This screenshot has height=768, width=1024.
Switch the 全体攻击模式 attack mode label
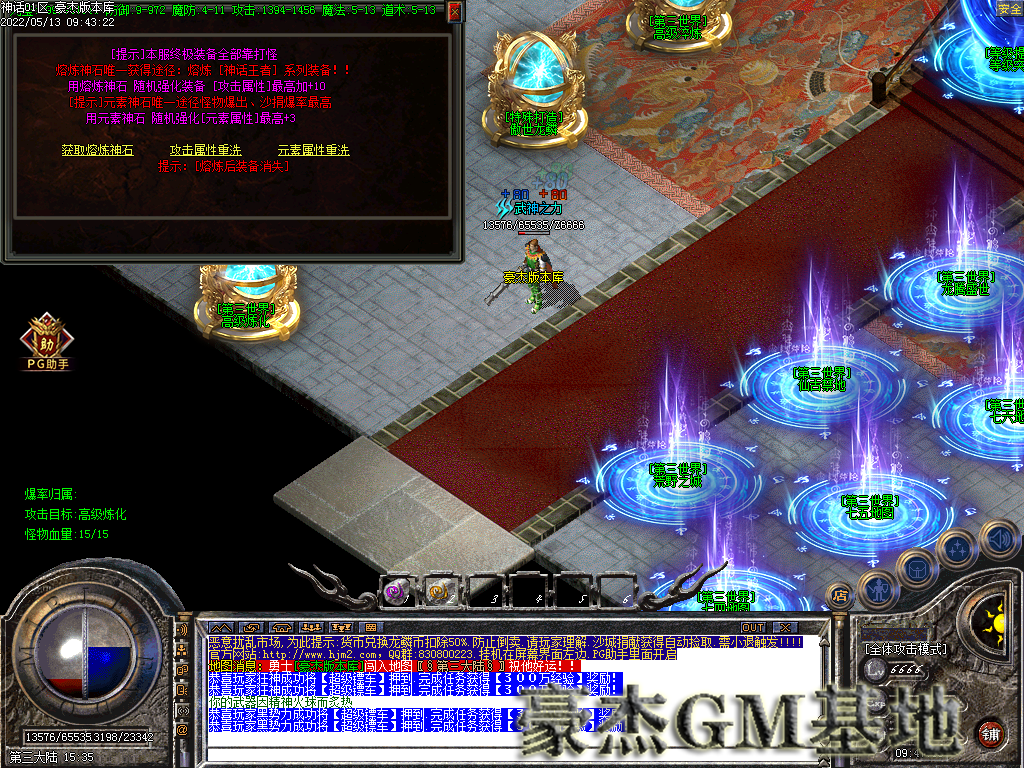(x=905, y=649)
